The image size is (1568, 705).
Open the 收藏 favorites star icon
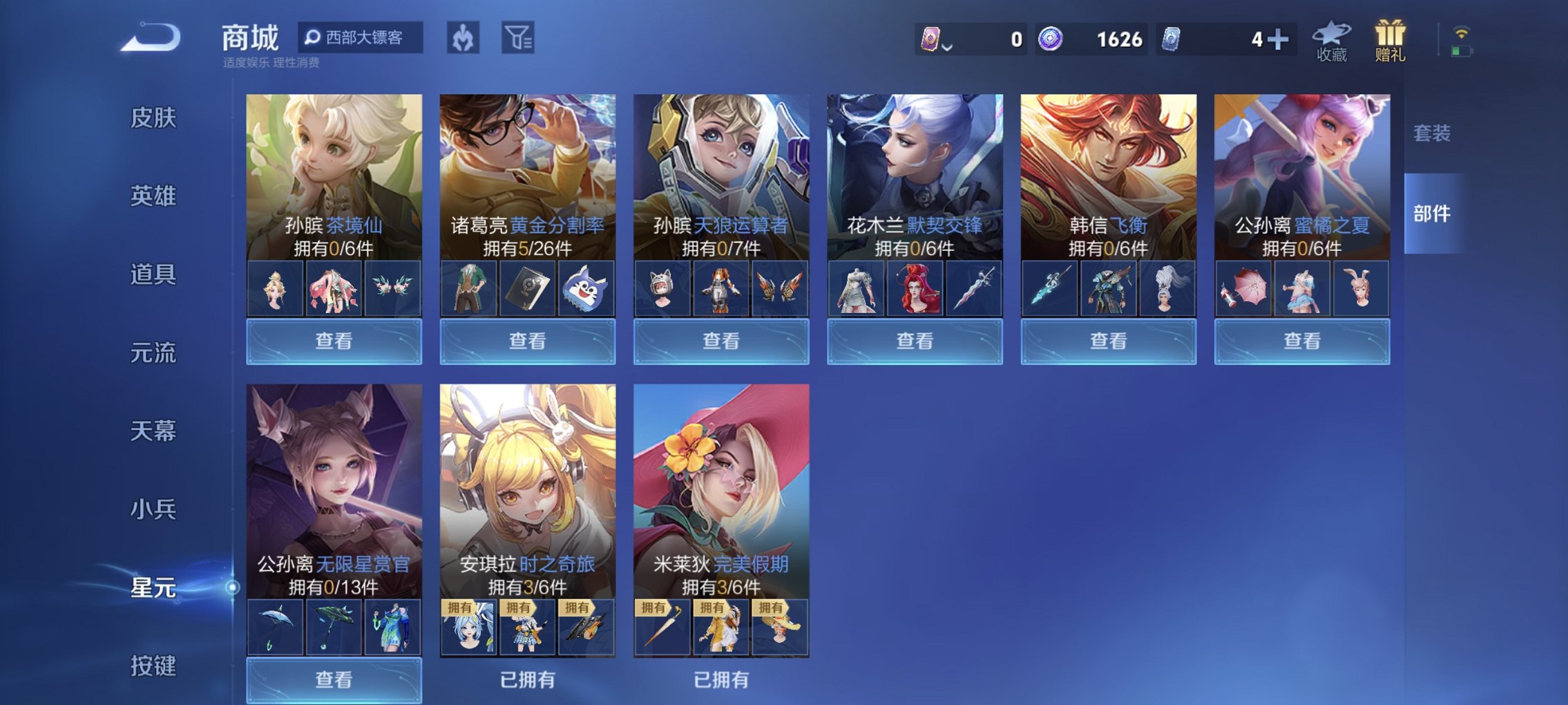[1332, 38]
